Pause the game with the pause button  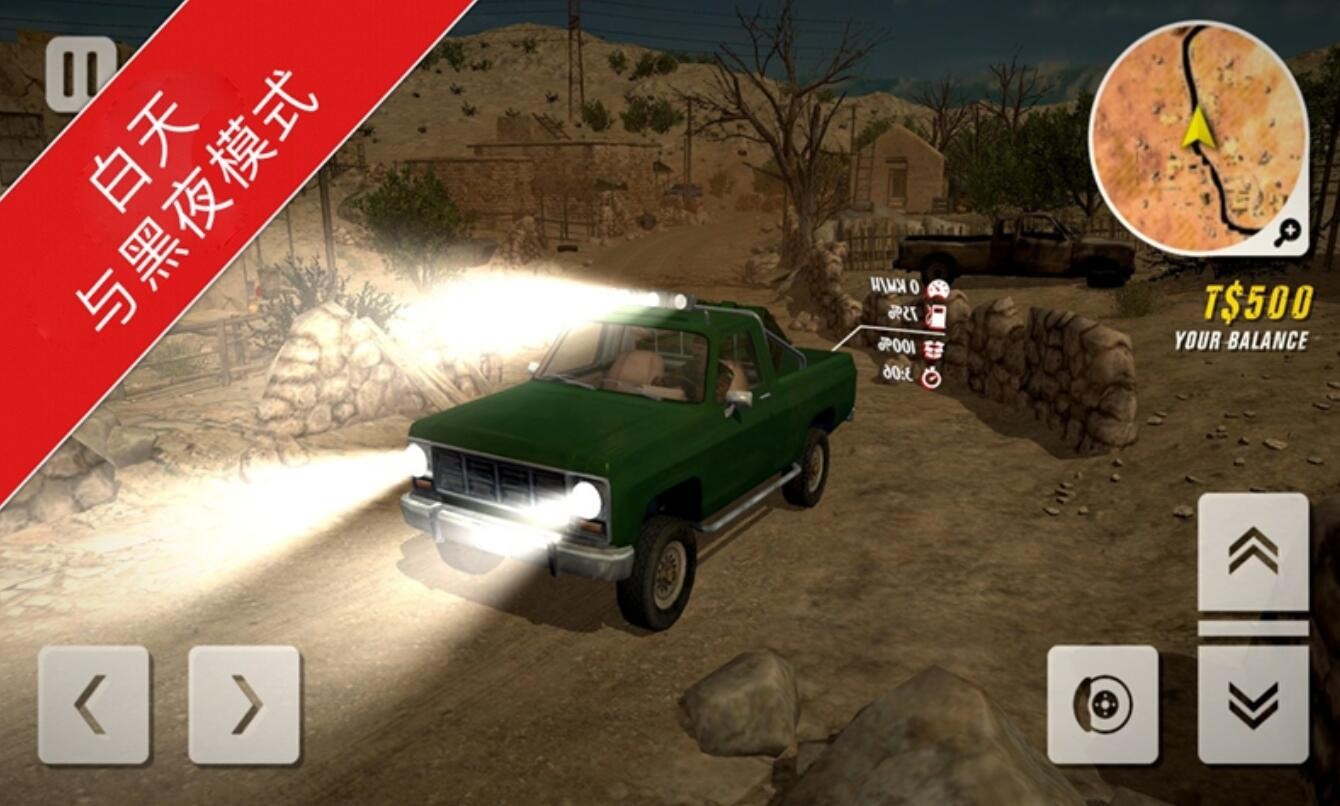pyautogui.click(x=80, y=74)
